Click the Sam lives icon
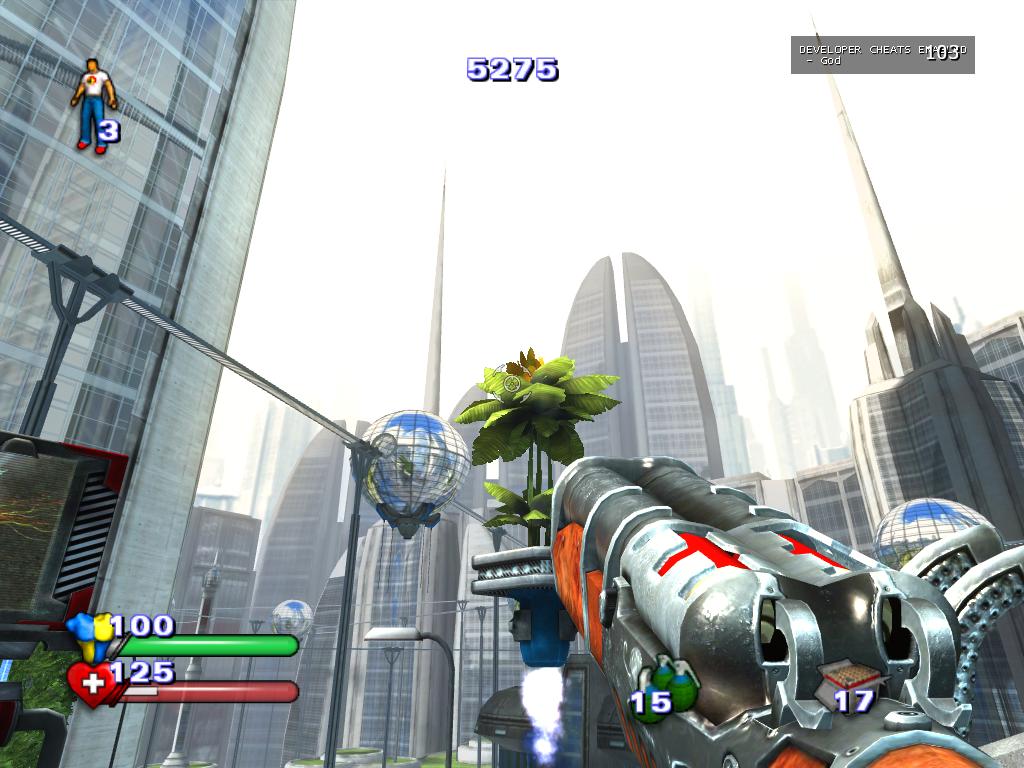Image resolution: width=1024 pixels, height=768 pixels. [x=93, y=103]
